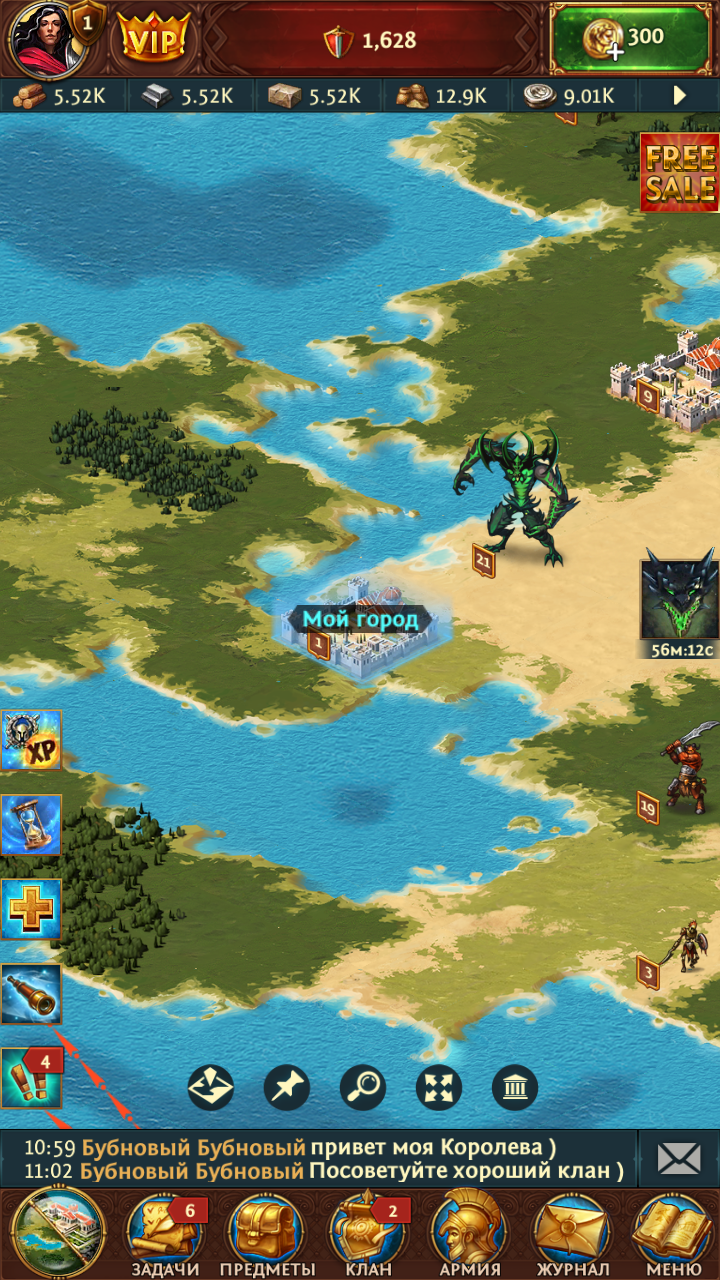Open the dragon monster event timer icon

point(680,594)
